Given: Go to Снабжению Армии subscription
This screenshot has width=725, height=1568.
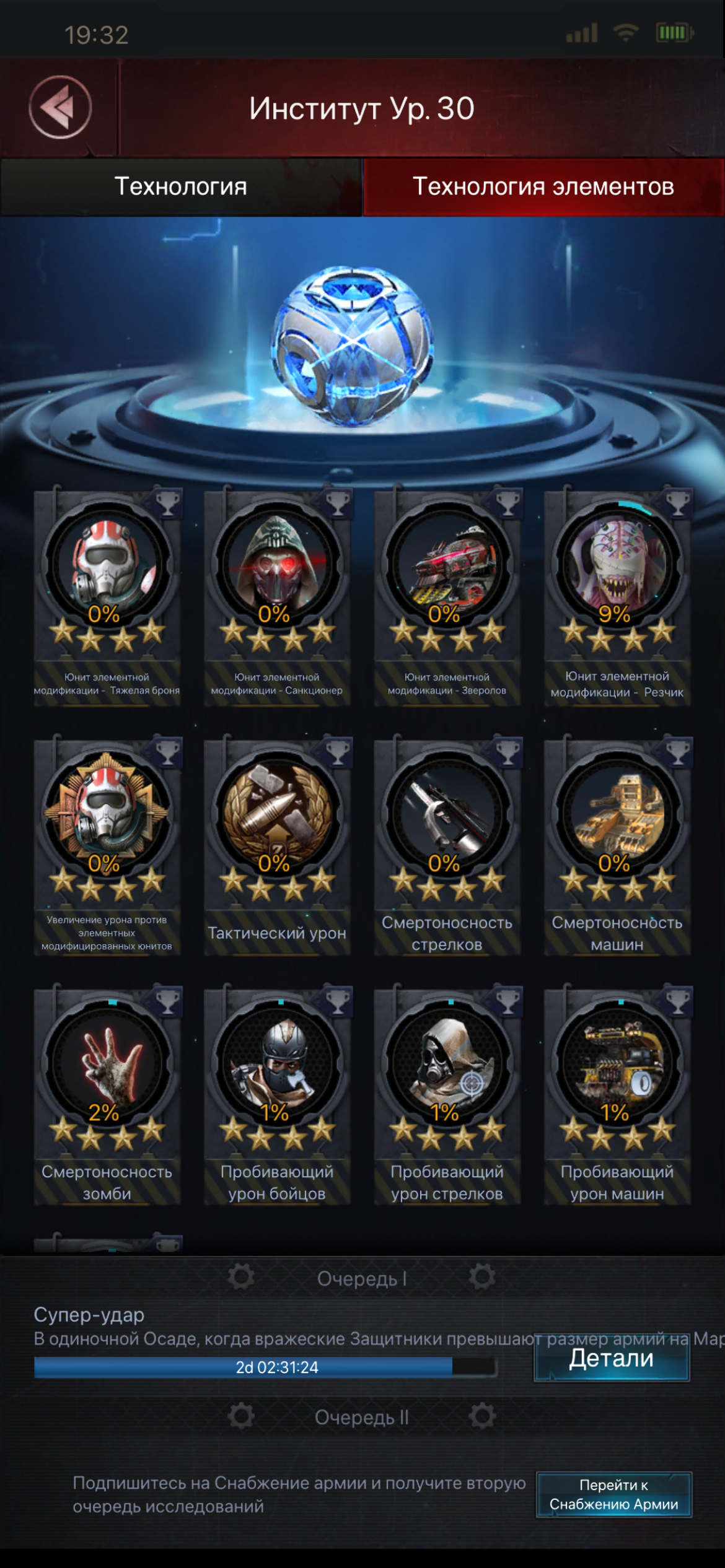Looking at the screenshot, I should [x=613, y=1494].
